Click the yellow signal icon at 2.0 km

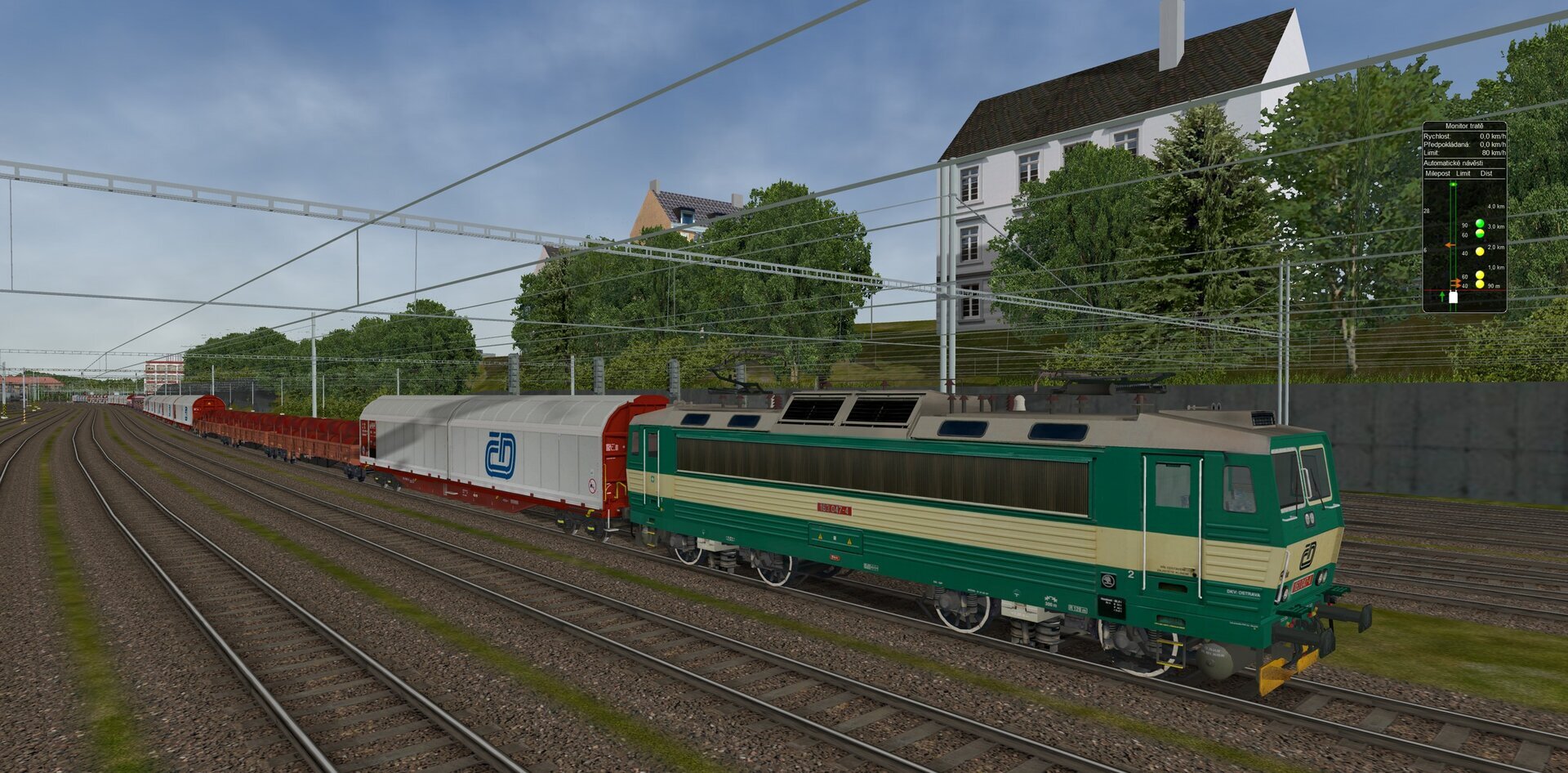click(1480, 250)
